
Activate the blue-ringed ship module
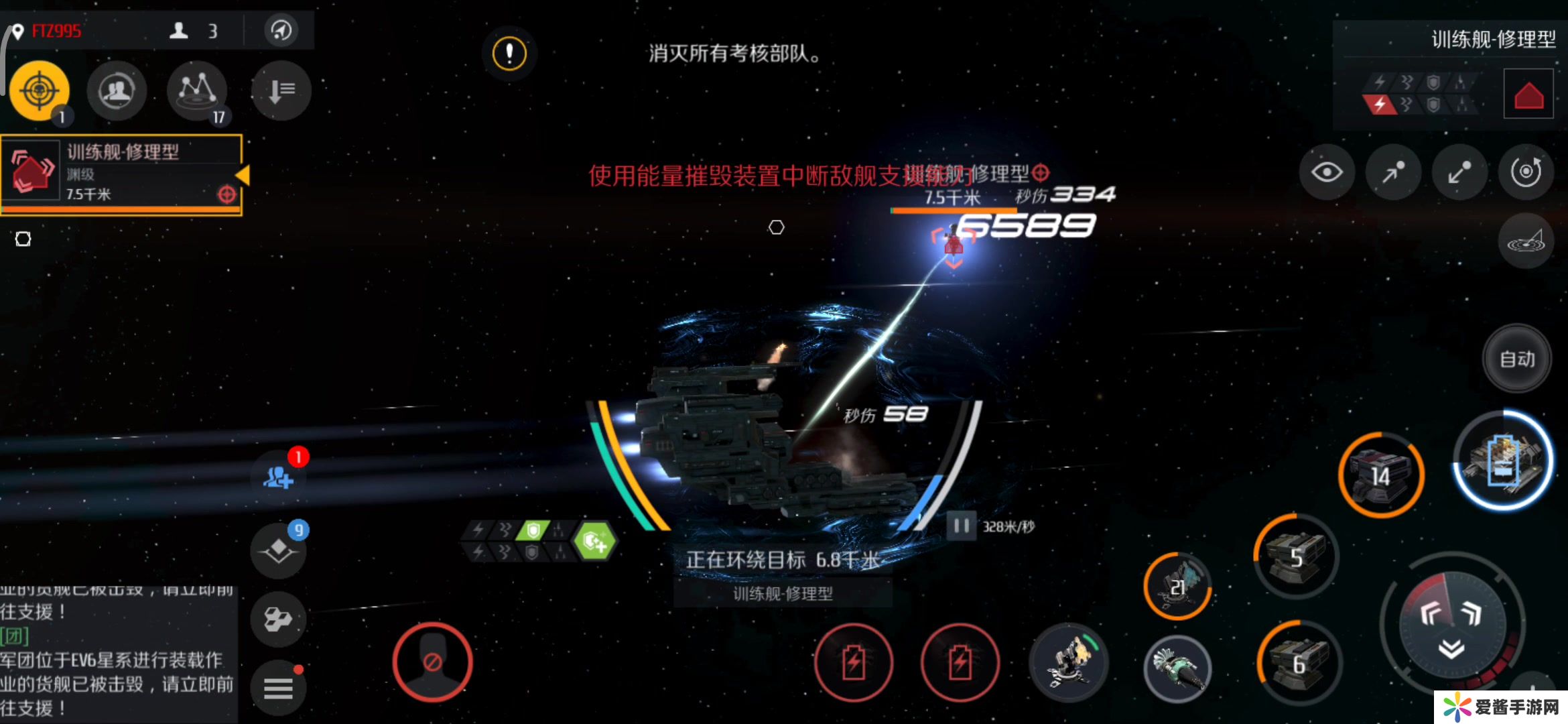(x=1503, y=461)
